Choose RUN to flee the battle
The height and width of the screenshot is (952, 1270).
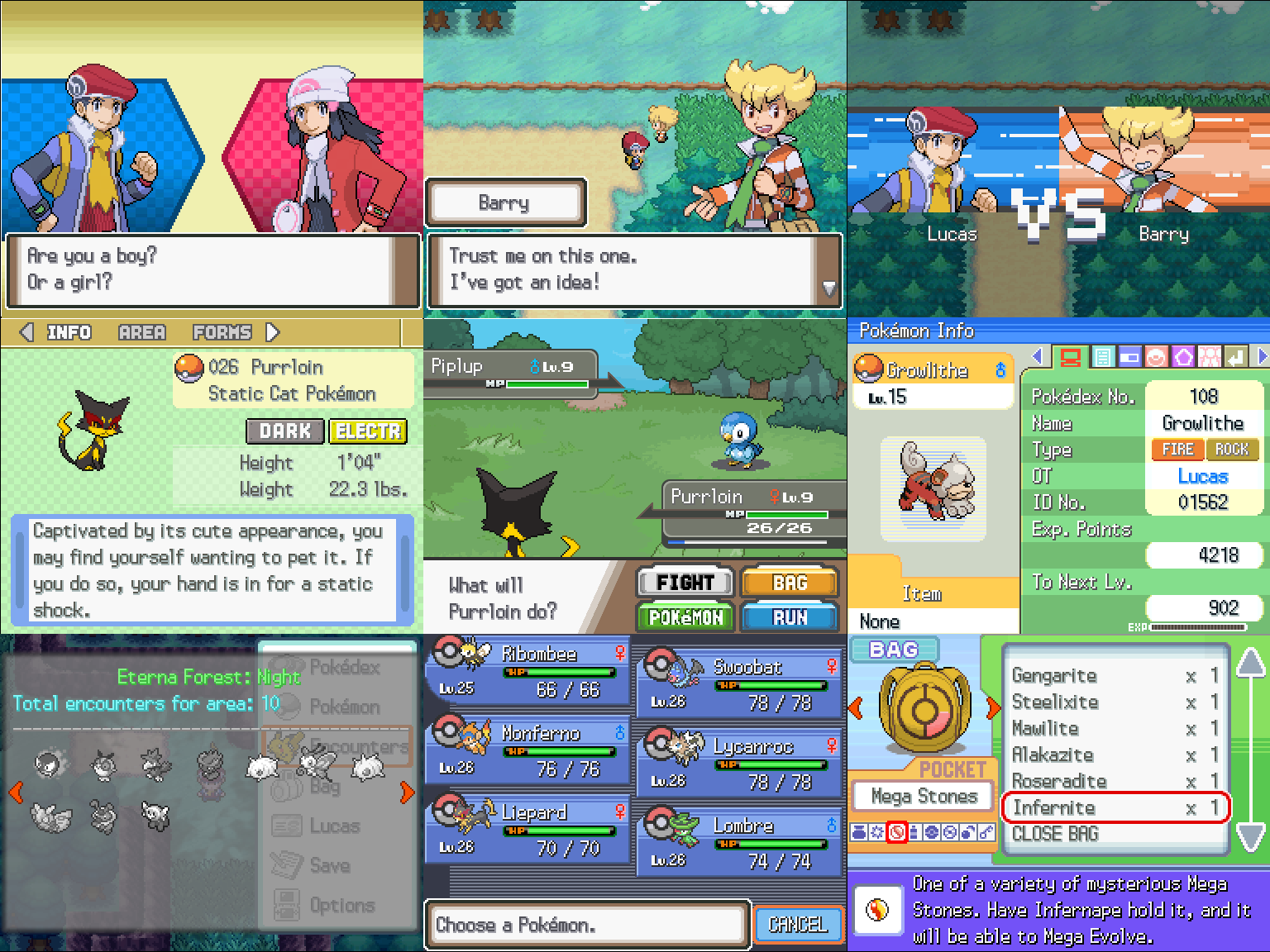(x=790, y=617)
